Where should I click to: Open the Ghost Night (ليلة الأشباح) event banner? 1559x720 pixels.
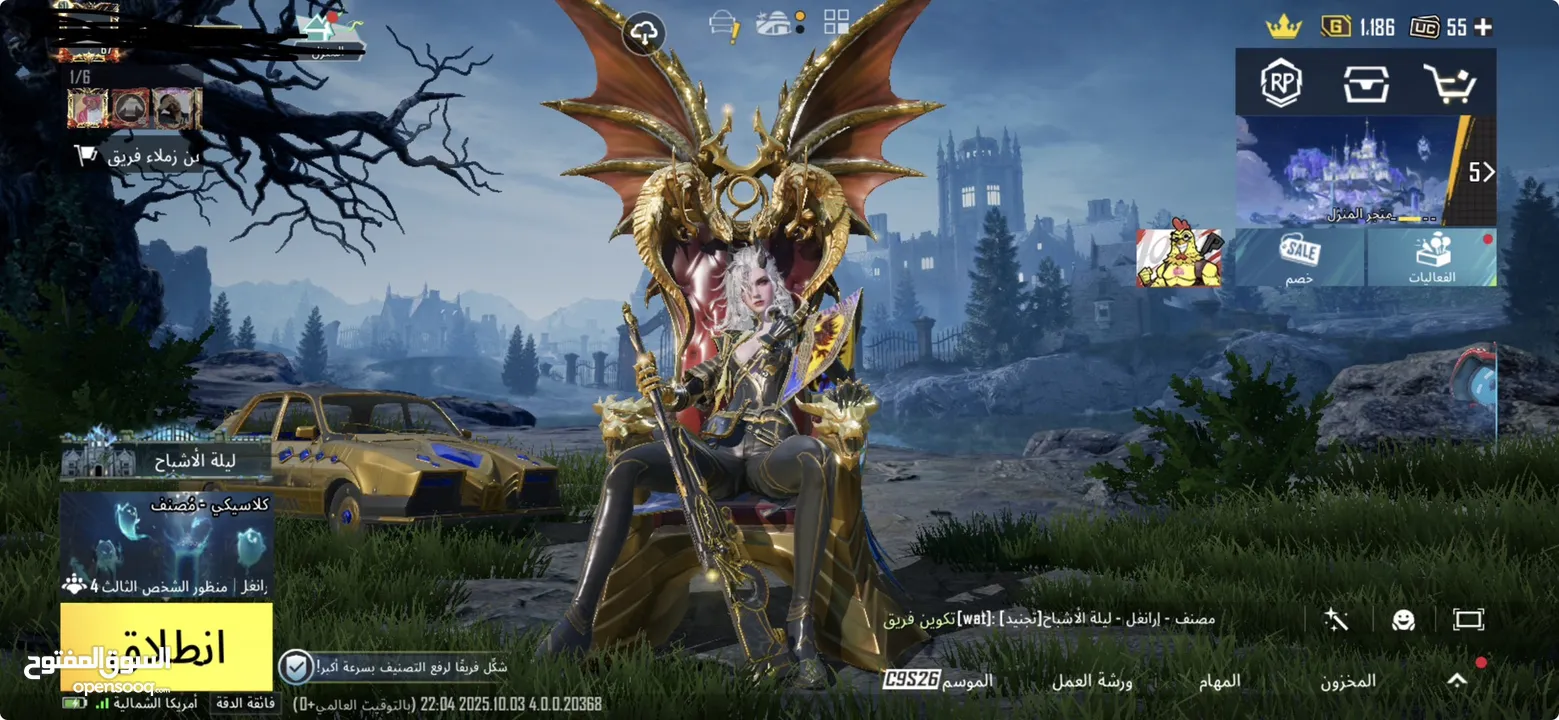tap(166, 461)
